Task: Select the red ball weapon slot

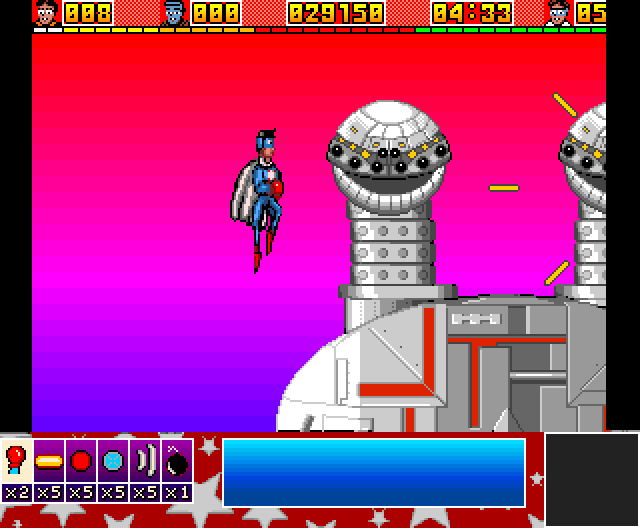Action: tap(81, 461)
